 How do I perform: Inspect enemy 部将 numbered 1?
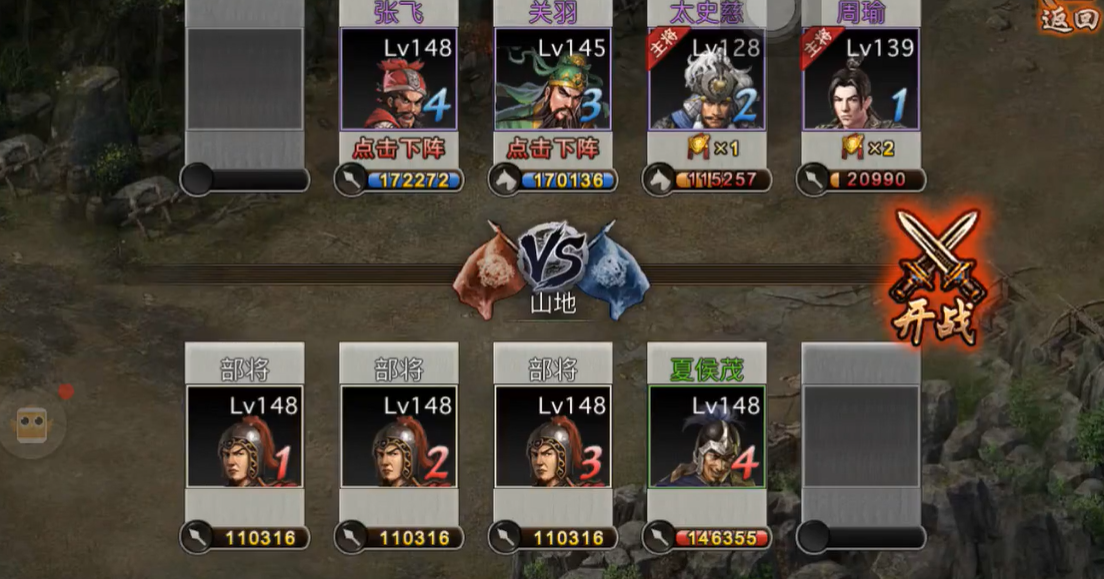coord(245,437)
